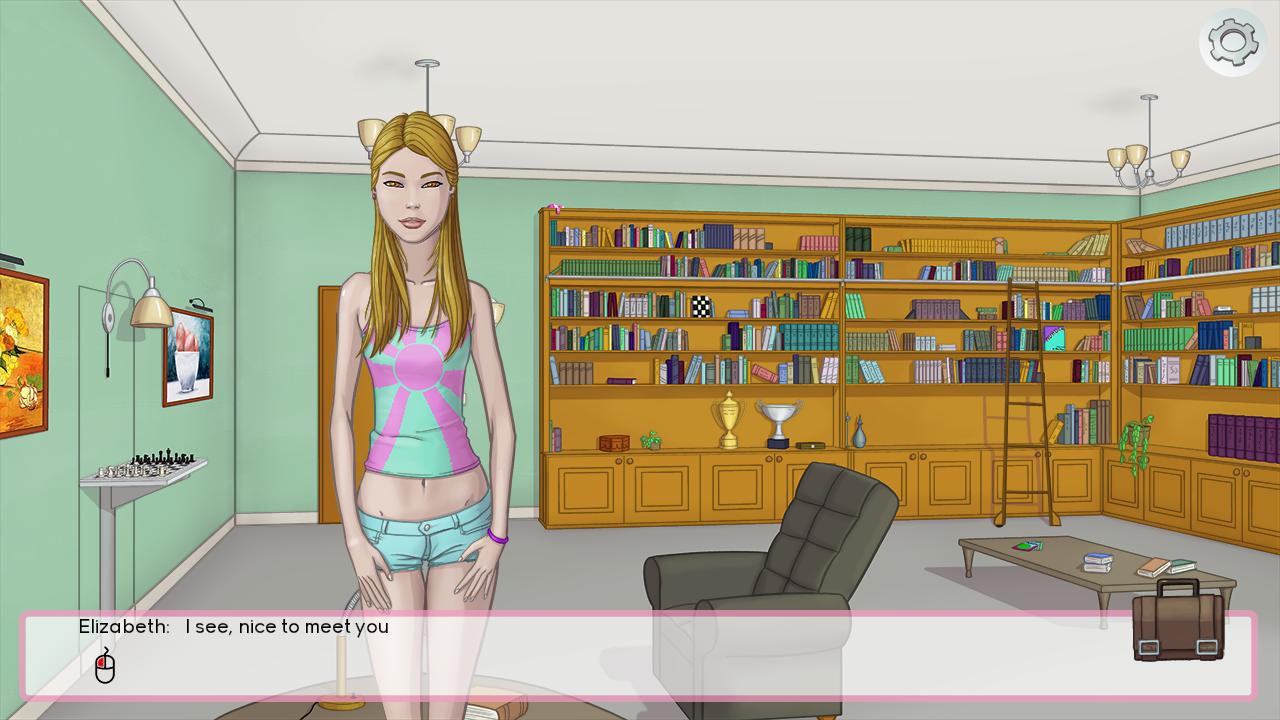Image resolution: width=1280 pixels, height=720 pixels.
Task: Open the briefcase inventory
Action: (x=1179, y=622)
